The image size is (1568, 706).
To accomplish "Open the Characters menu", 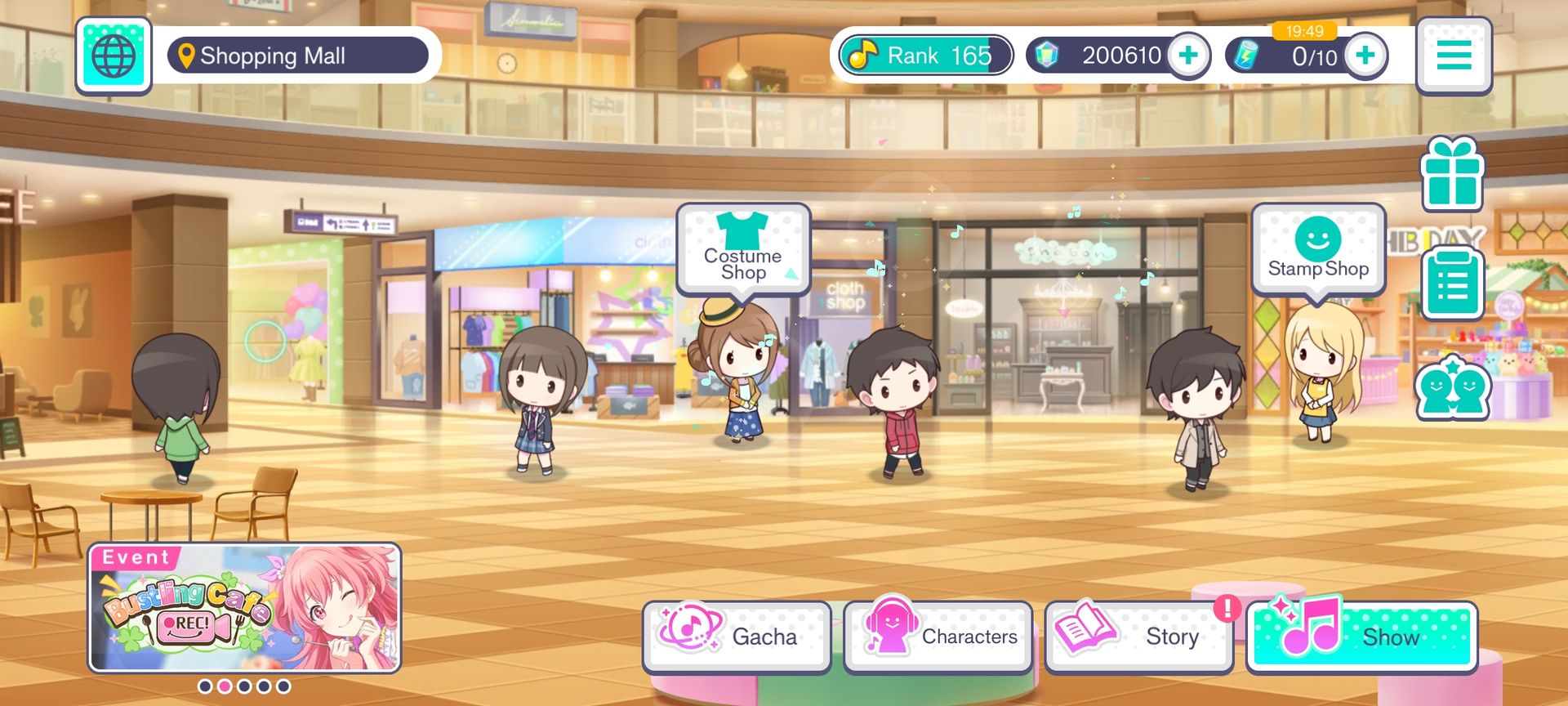I will [x=938, y=637].
